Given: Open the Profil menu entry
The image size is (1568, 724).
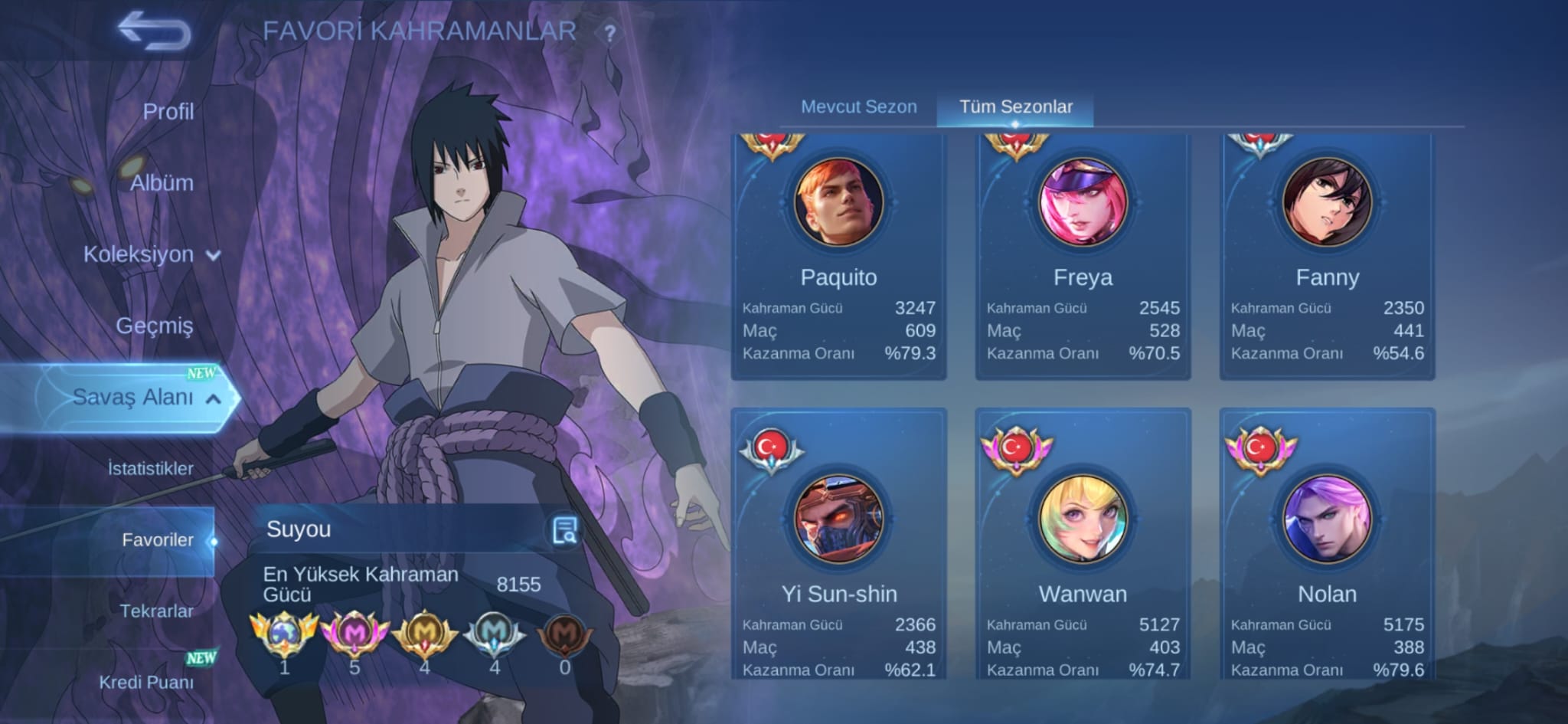Looking at the screenshot, I should [168, 112].
